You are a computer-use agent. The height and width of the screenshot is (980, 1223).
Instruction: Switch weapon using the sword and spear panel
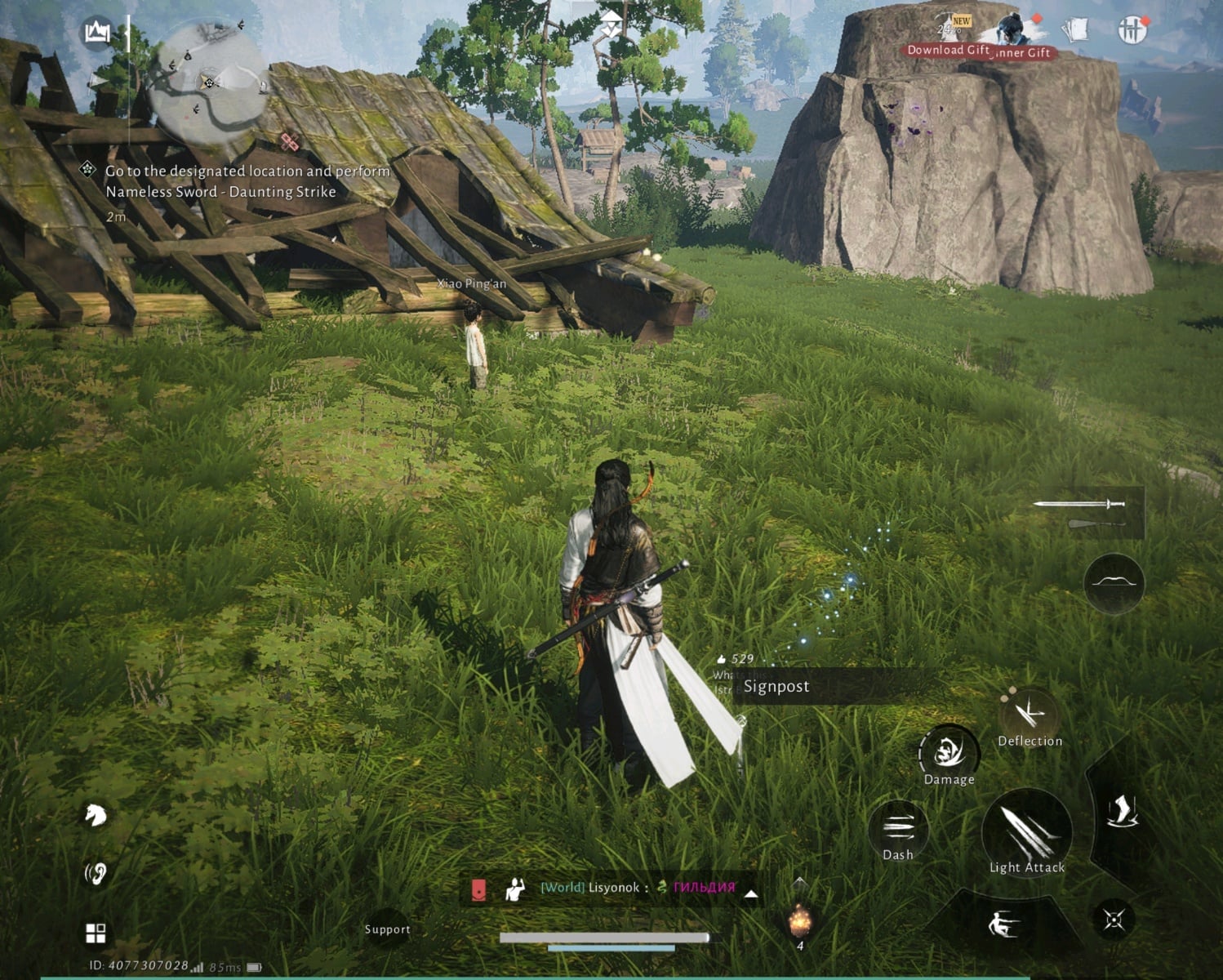click(x=1085, y=512)
